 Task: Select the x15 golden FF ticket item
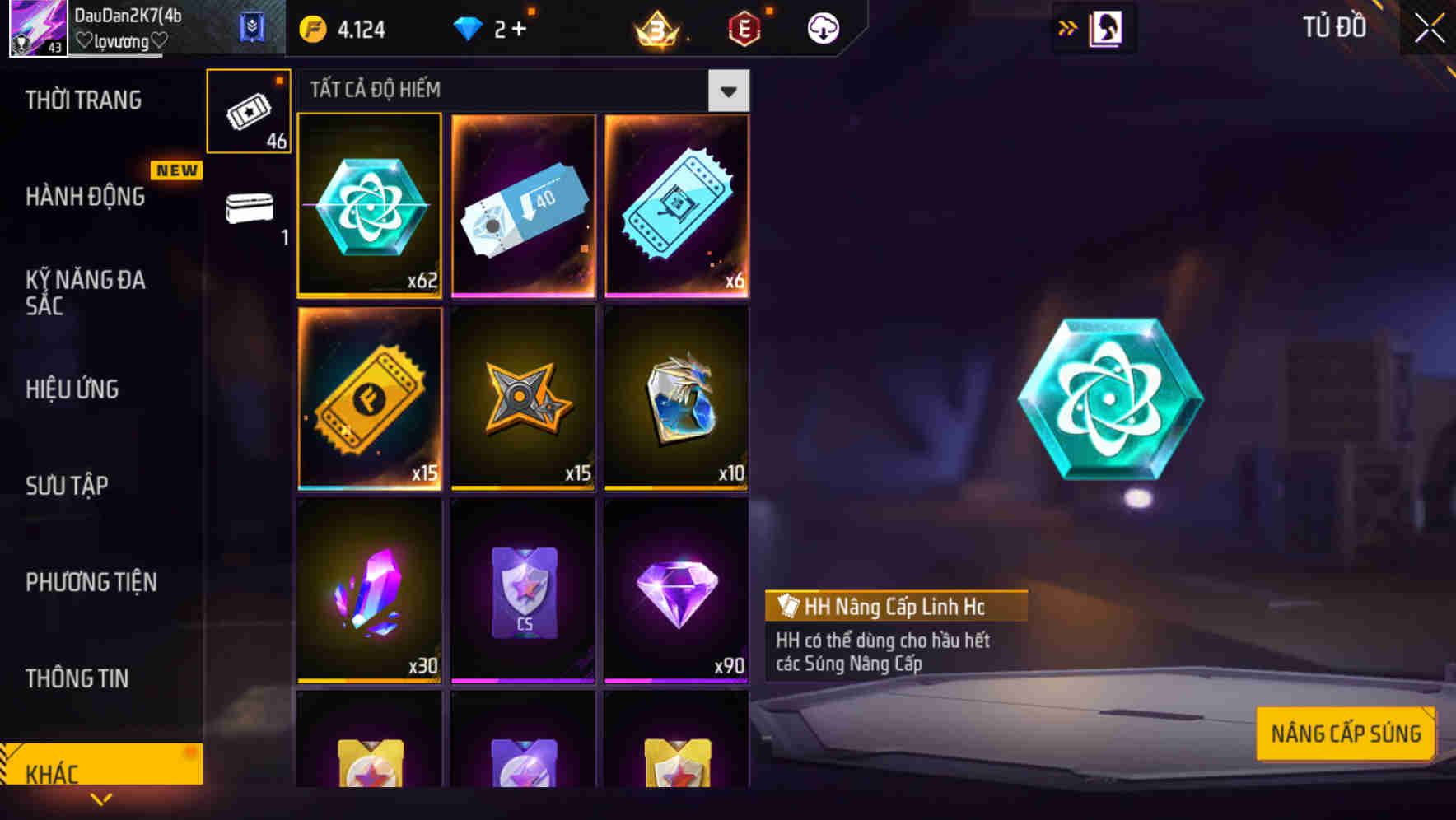tap(369, 399)
